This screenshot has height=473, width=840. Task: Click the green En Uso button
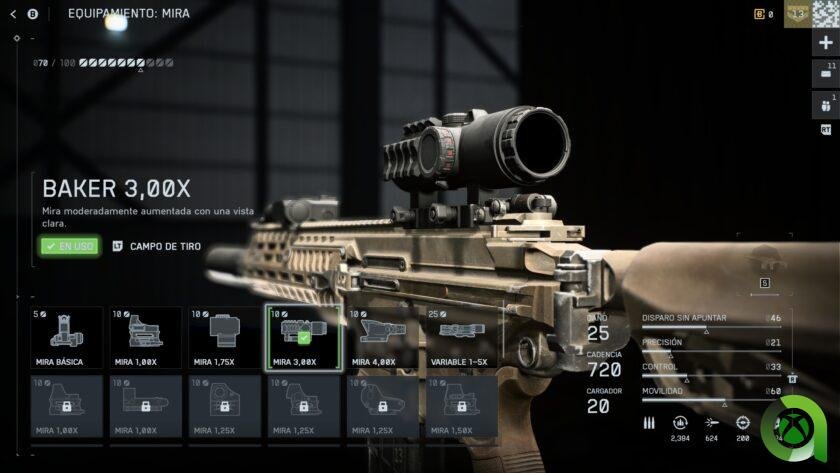70,246
